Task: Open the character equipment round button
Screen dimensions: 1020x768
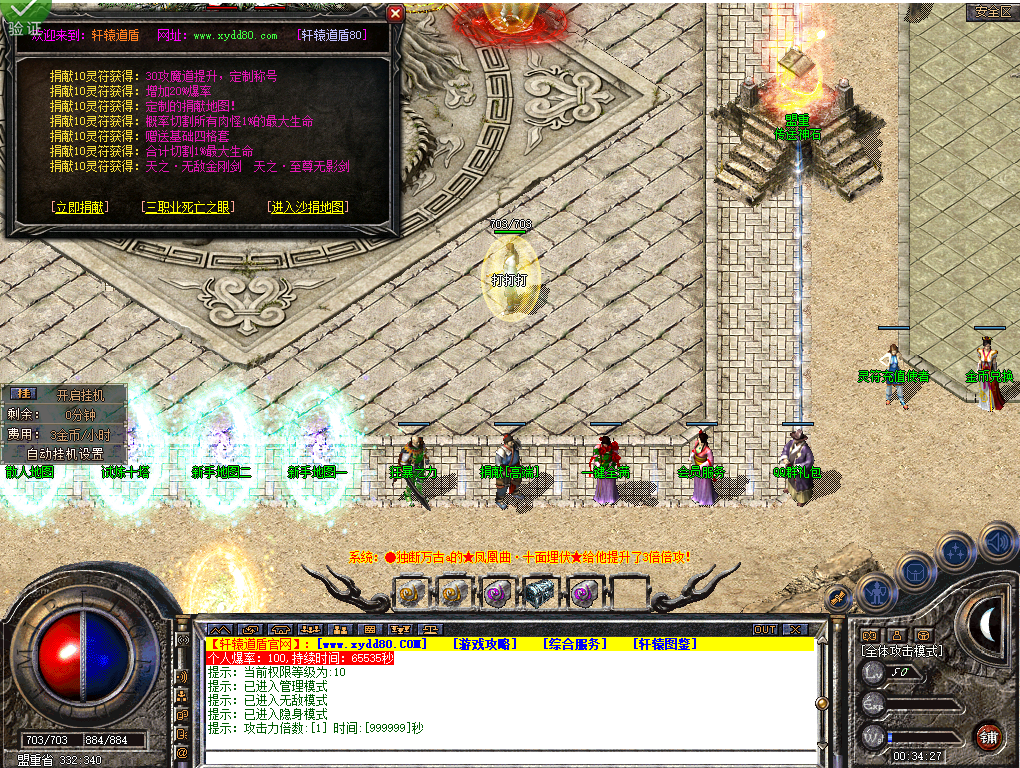Action: pos(876,592)
